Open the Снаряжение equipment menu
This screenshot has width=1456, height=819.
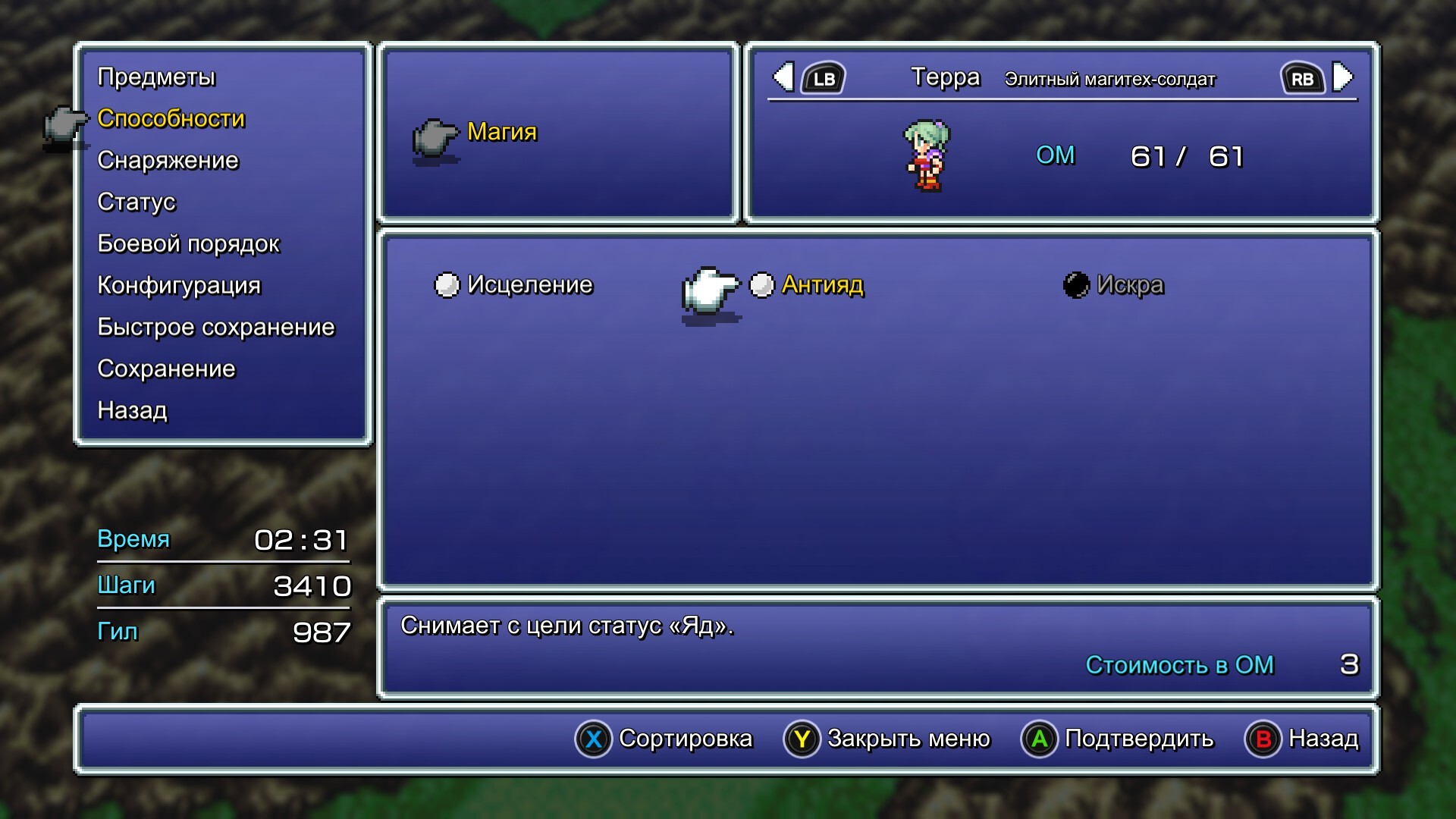tap(168, 161)
